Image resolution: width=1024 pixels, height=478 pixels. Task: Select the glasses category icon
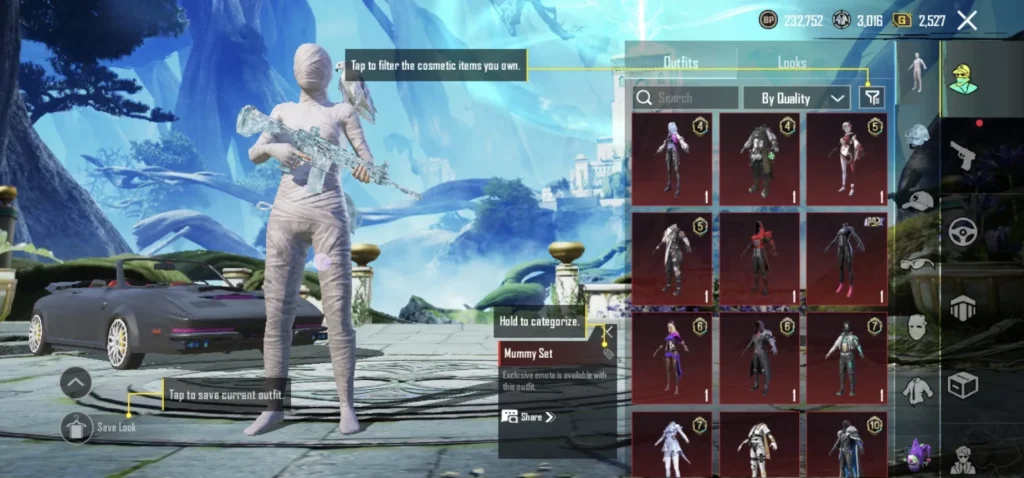(x=917, y=264)
